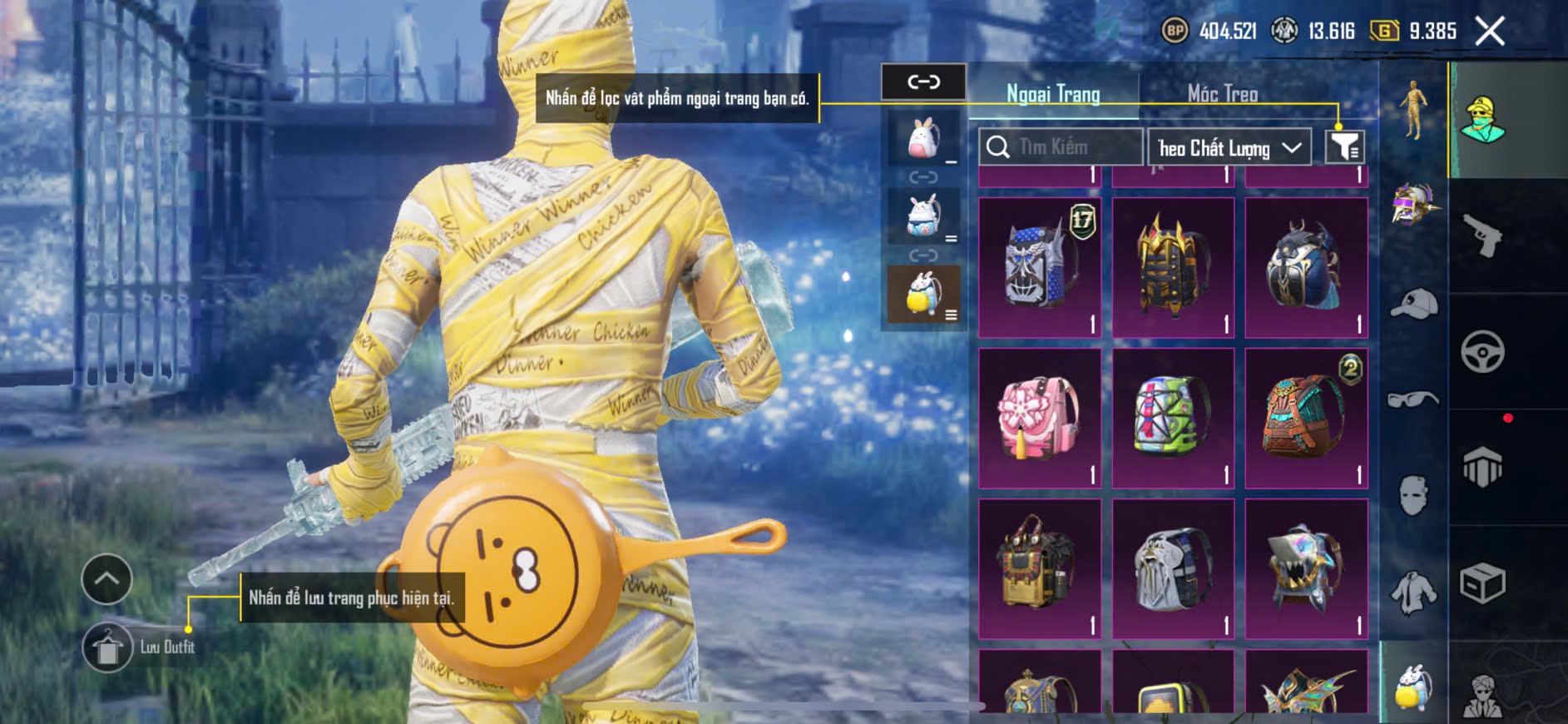Choose the blue mask backpack marked 17
The height and width of the screenshot is (724, 1568).
point(1040,267)
